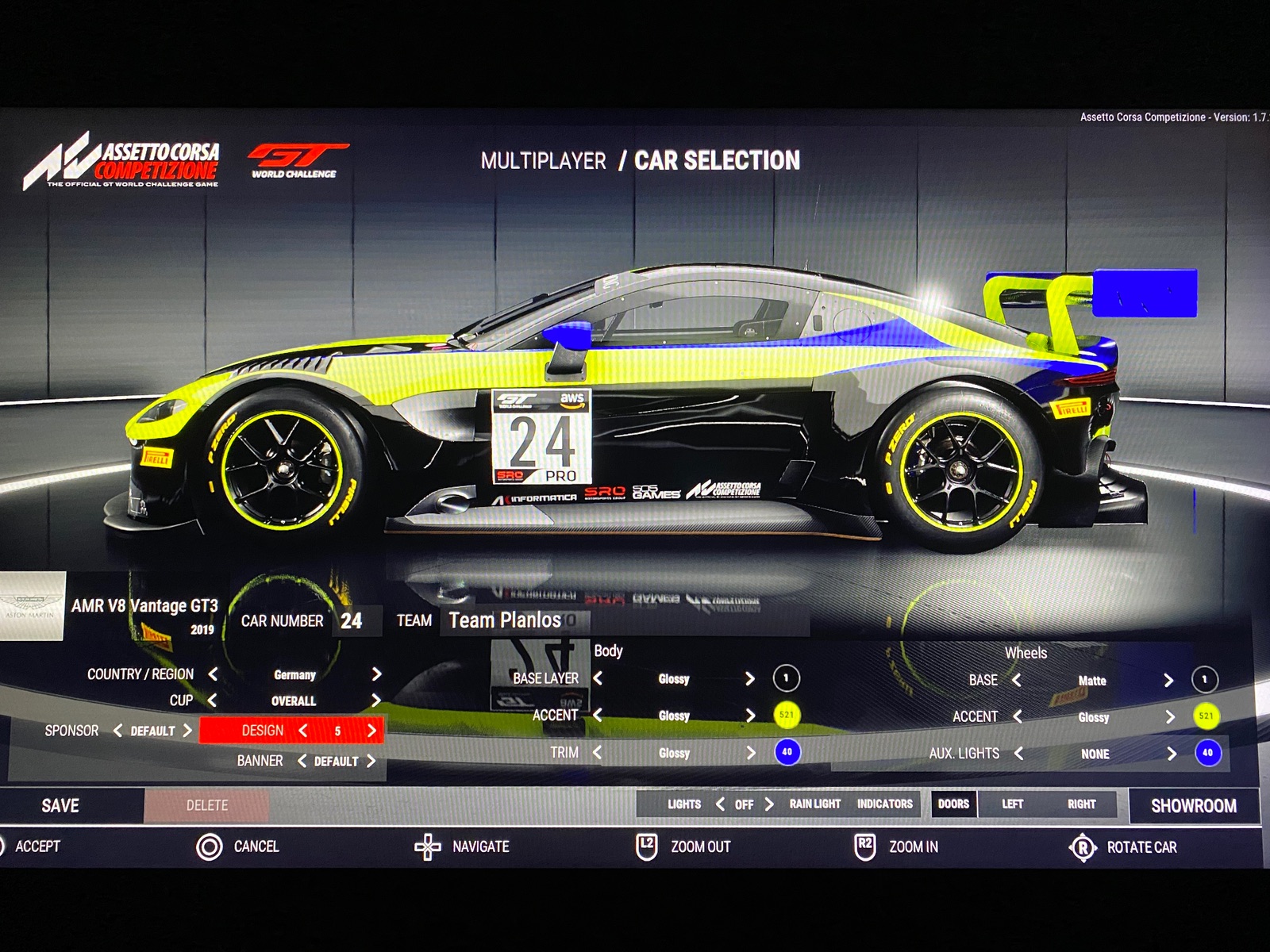The width and height of the screenshot is (1270, 952).
Task: Choose the next Cup category
Action: (376, 701)
